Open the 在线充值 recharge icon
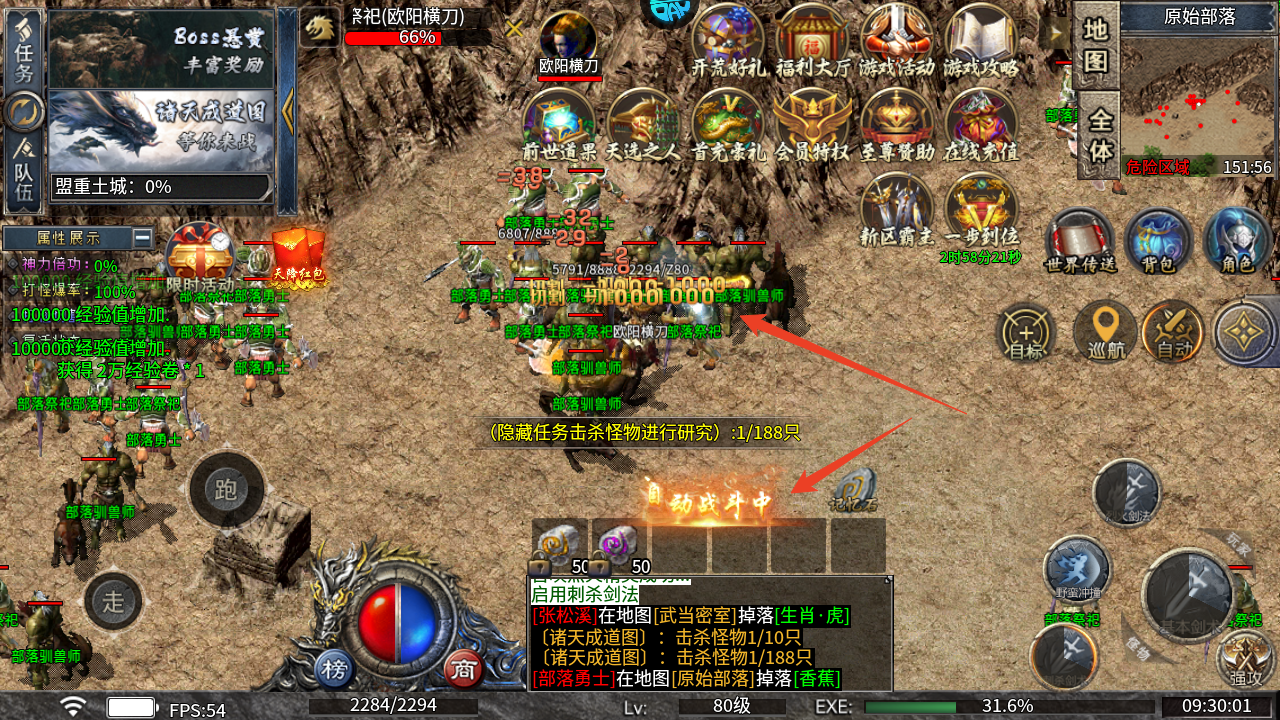The width and height of the screenshot is (1280, 720). point(981,126)
